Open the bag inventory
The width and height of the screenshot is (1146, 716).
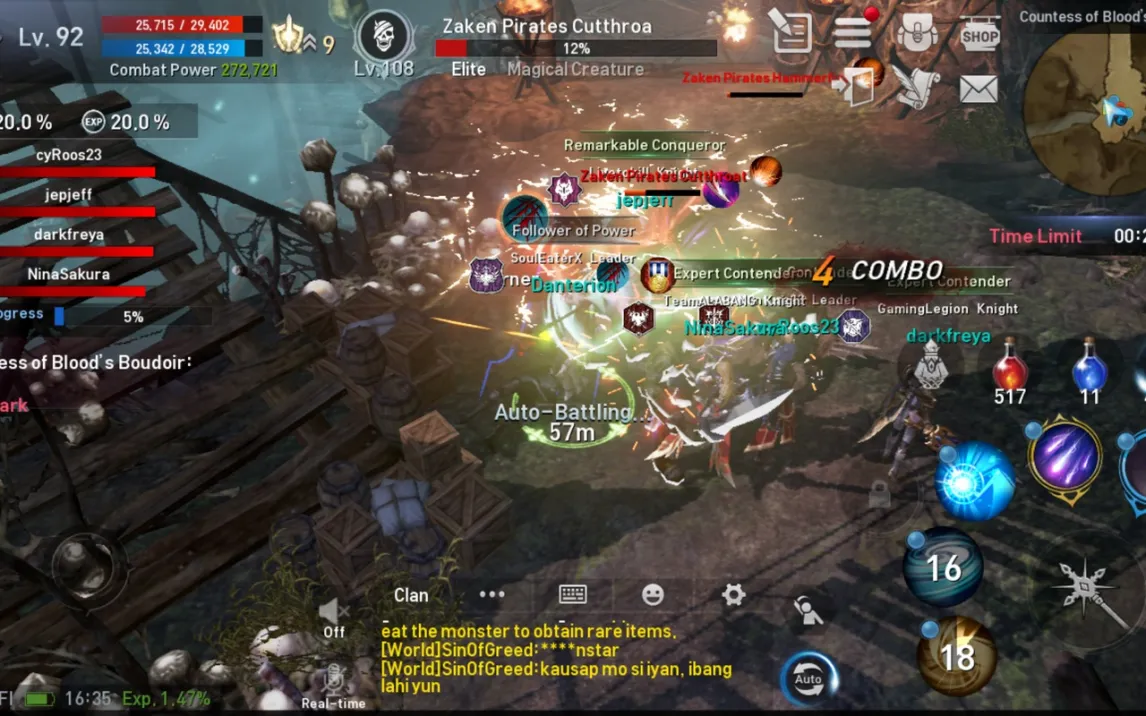916,34
